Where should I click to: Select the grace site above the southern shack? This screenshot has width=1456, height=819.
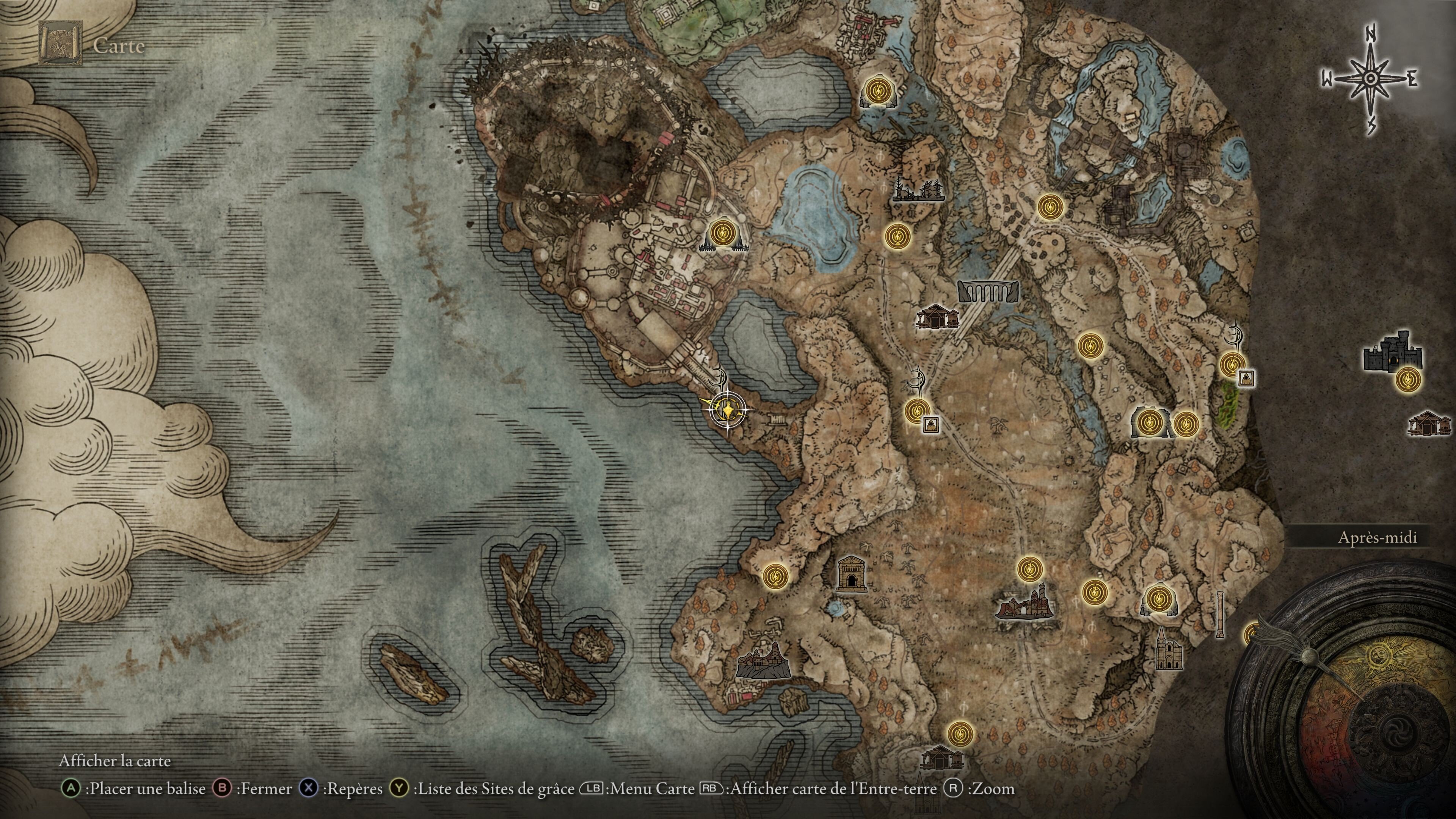click(x=960, y=734)
